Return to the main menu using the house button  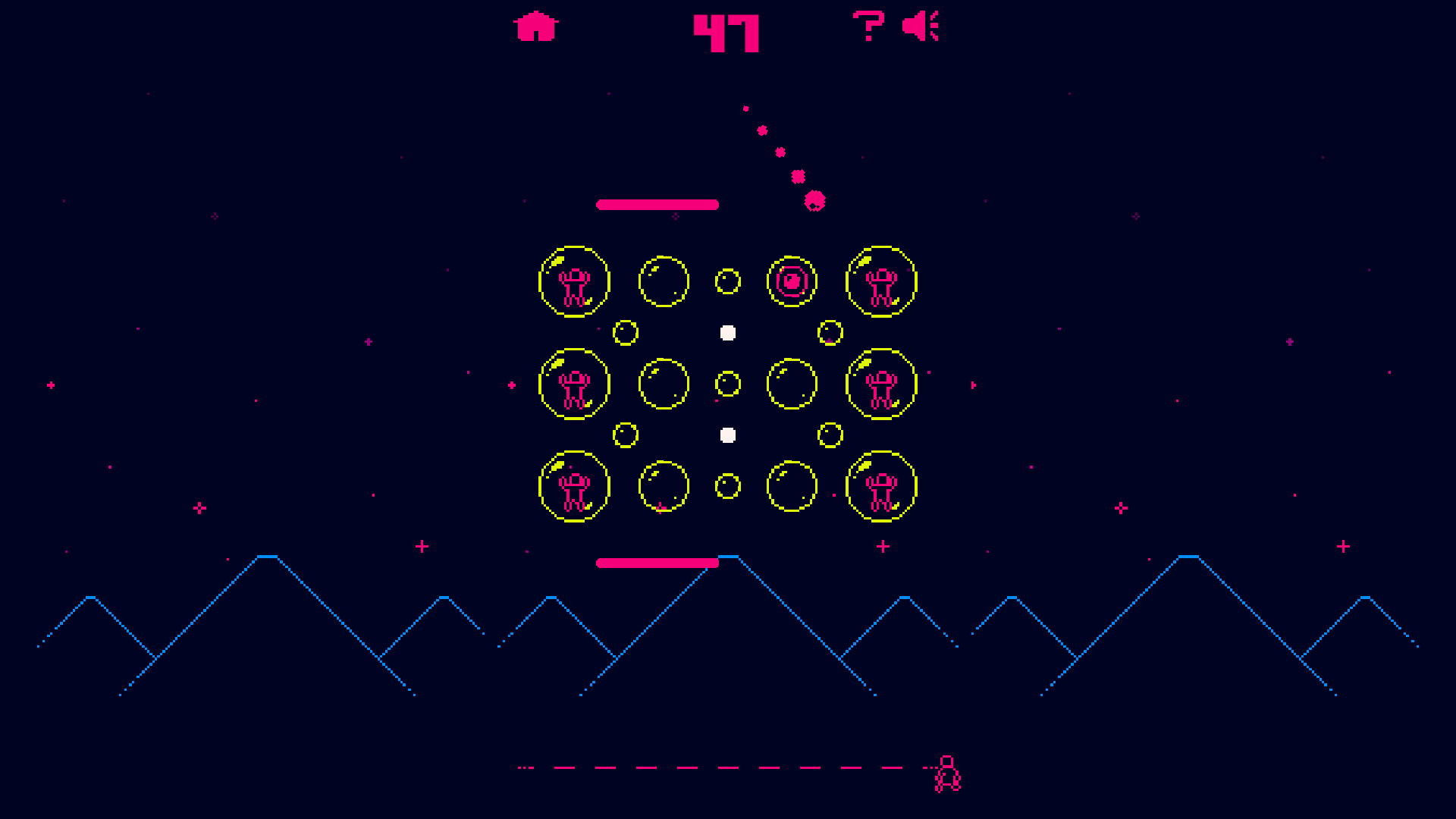[535, 26]
